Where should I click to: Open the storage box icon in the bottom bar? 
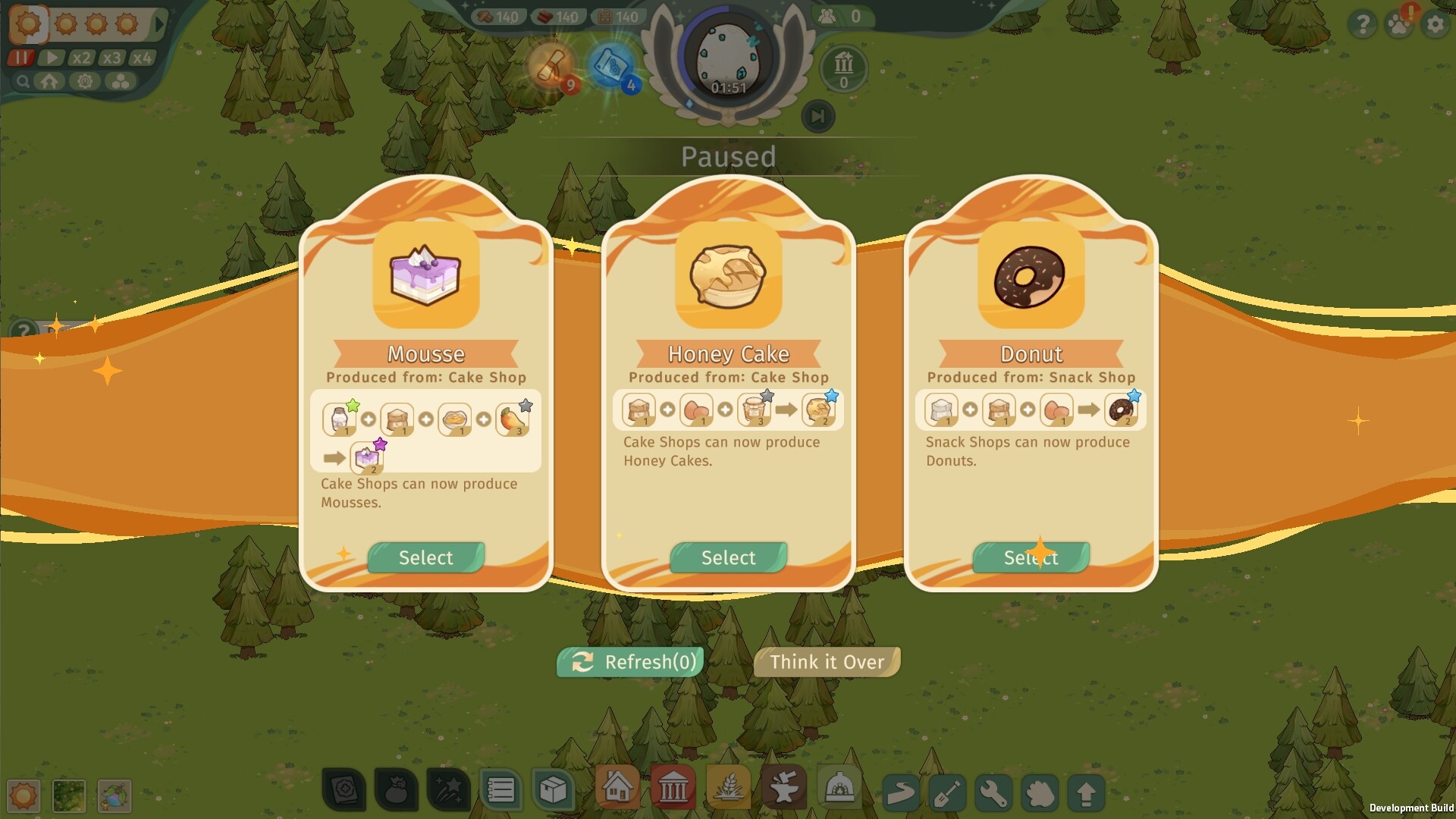pos(554,789)
